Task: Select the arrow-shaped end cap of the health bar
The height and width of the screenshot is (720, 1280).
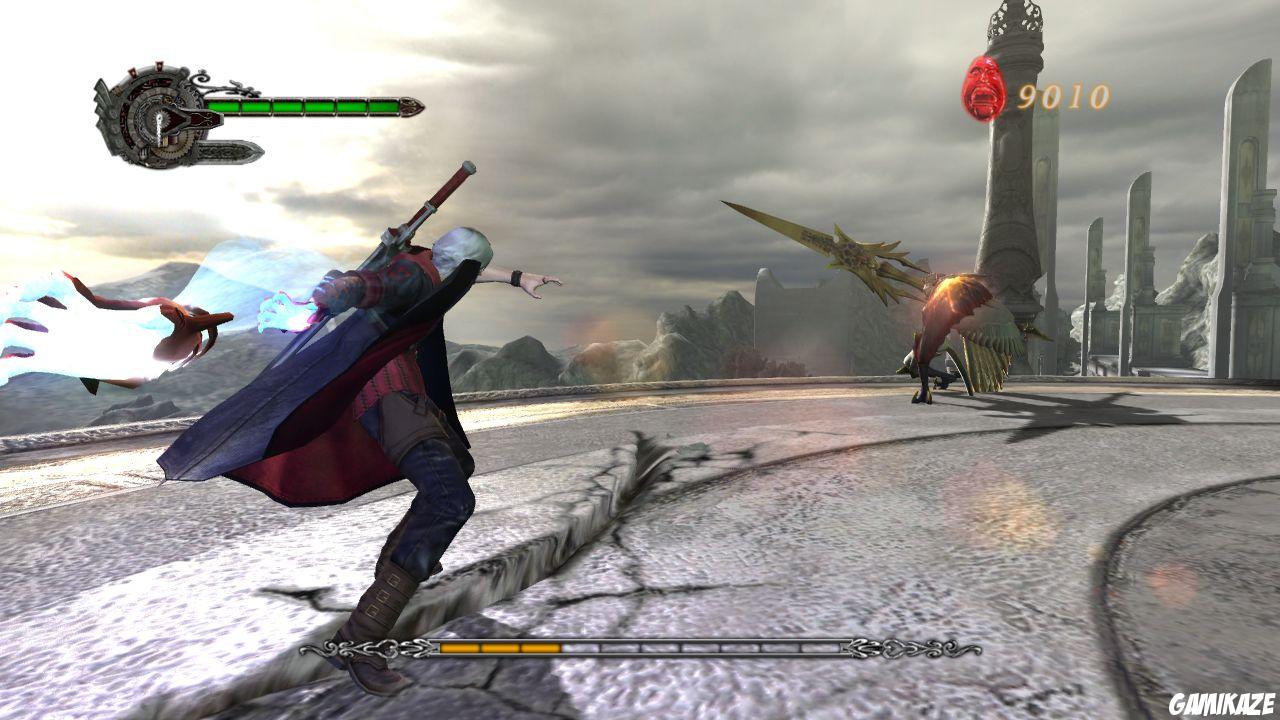Action: coord(412,107)
